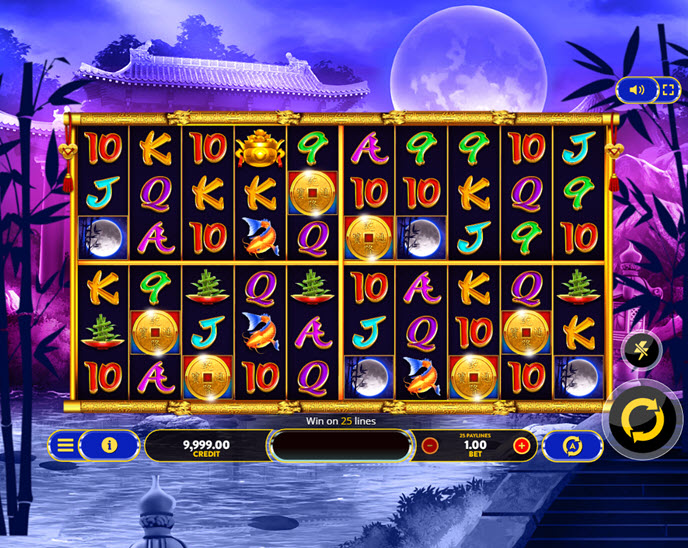Open the autoplay settings
The image size is (688, 548).
coord(573,446)
